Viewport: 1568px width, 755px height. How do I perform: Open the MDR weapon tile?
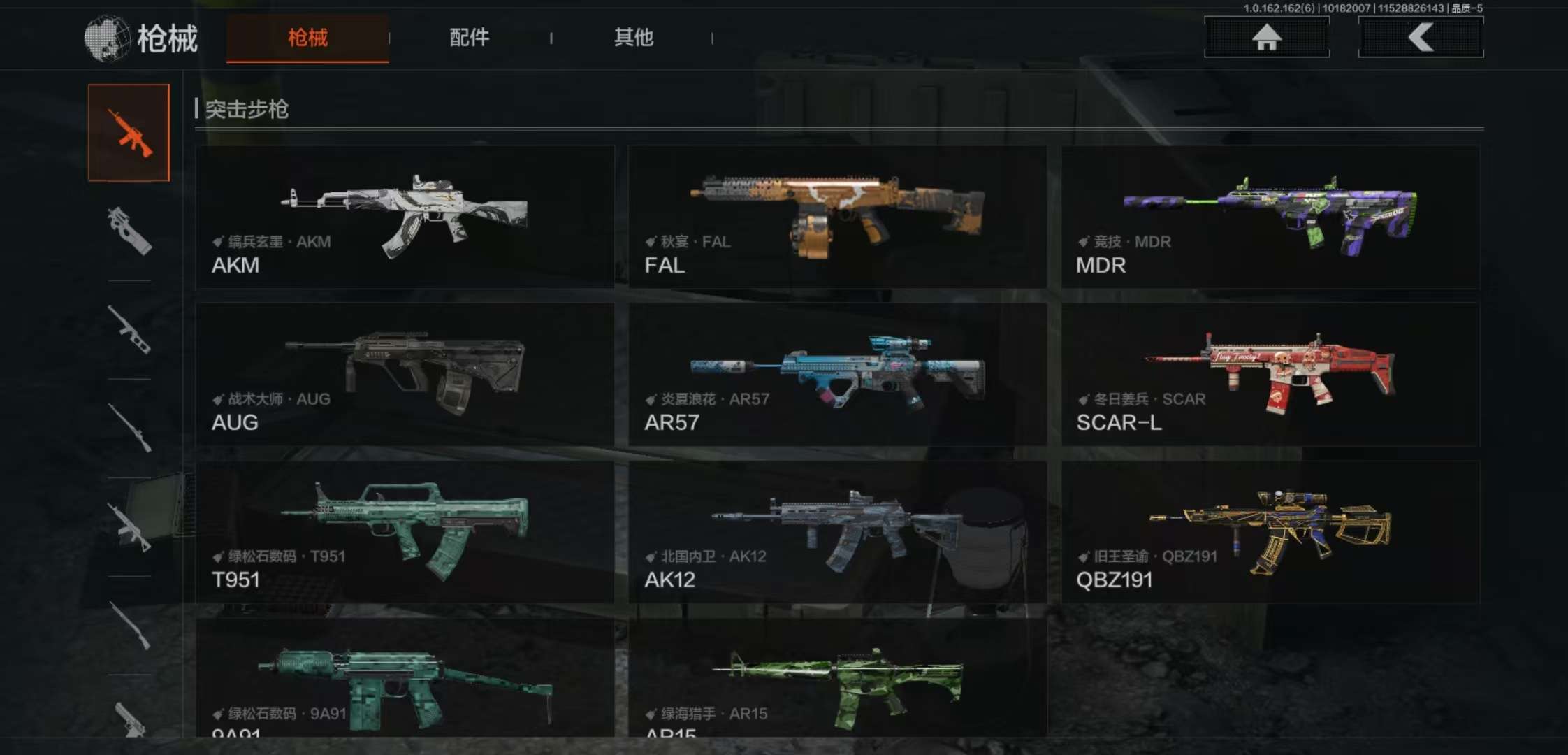1270,217
